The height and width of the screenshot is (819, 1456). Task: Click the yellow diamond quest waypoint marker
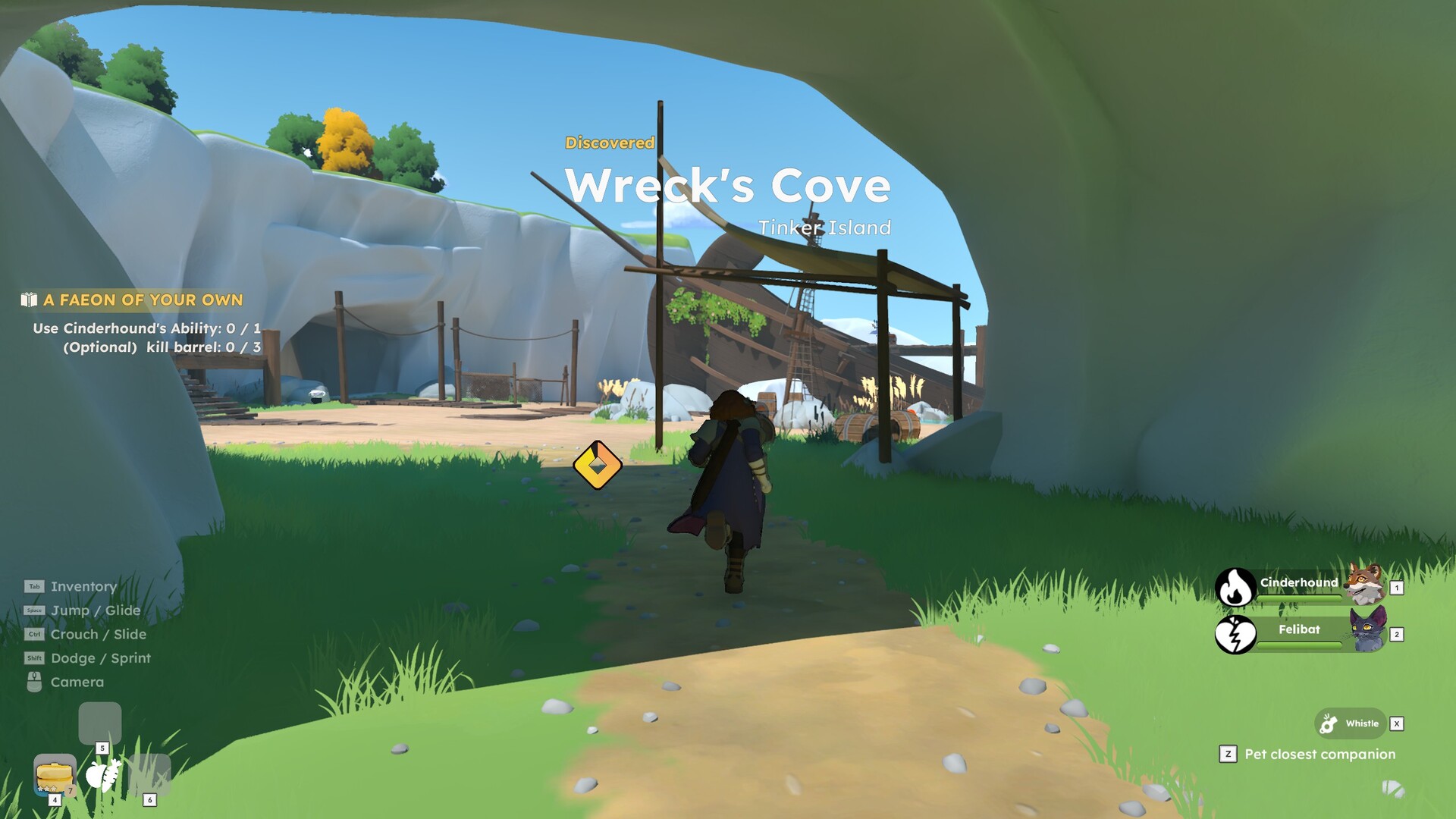click(x=598, y=465)
